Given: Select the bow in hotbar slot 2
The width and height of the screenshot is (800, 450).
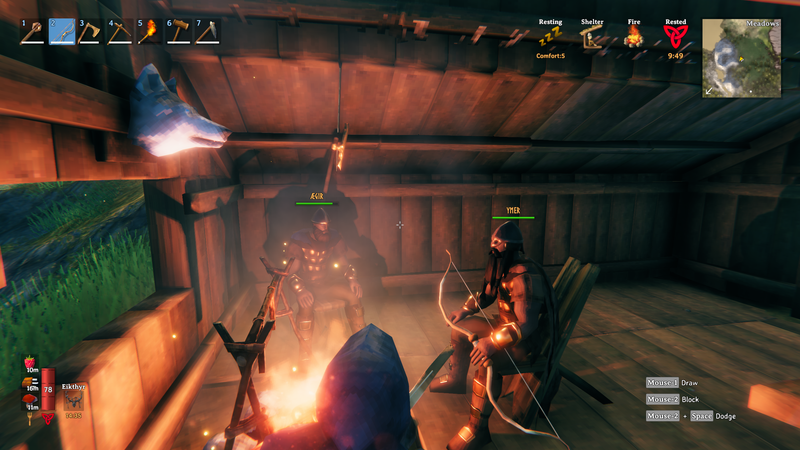Looking at the screenshot, I should (x=62, y=32).
